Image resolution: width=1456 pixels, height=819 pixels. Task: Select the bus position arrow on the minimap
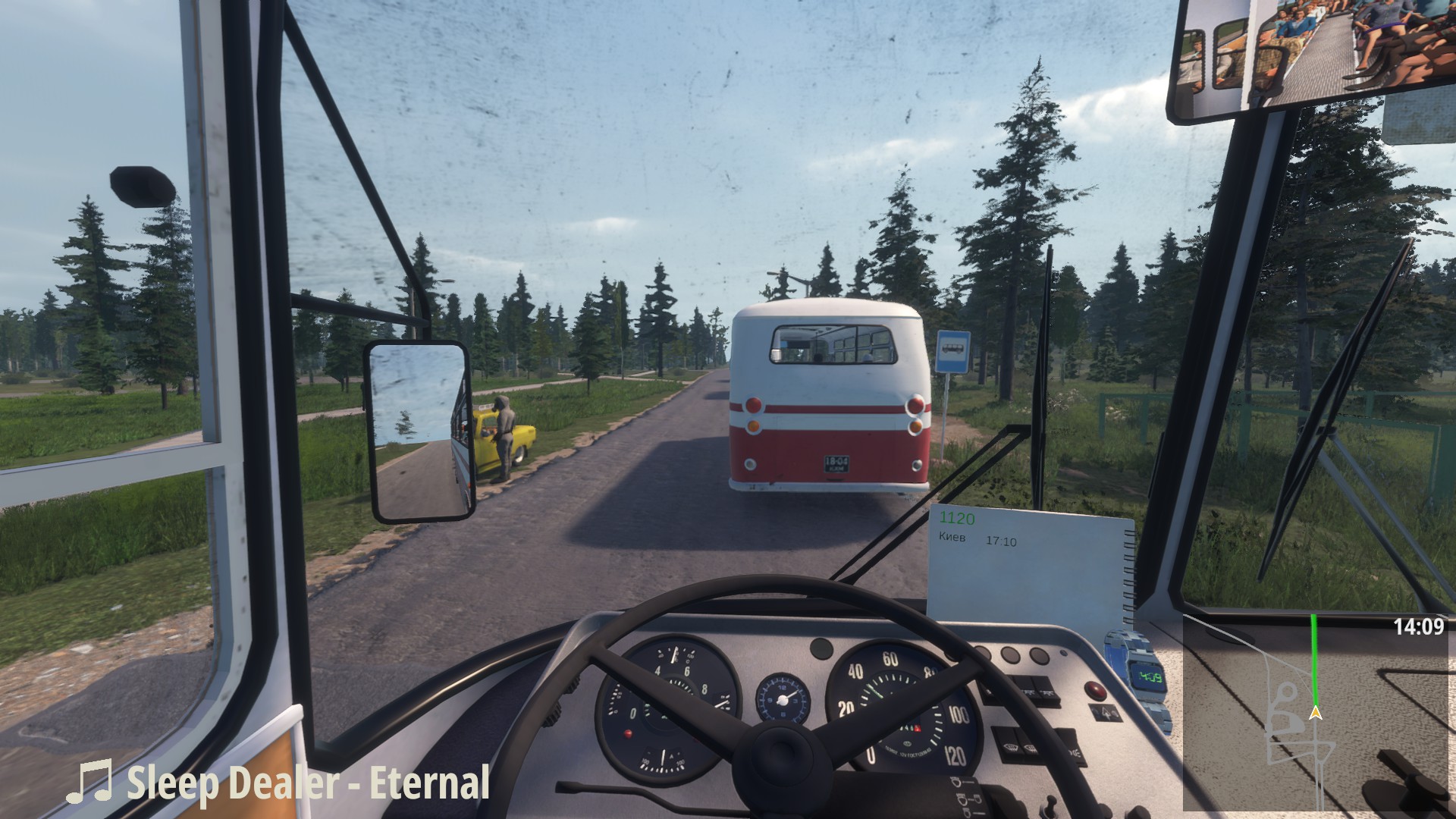[1316, 713]
